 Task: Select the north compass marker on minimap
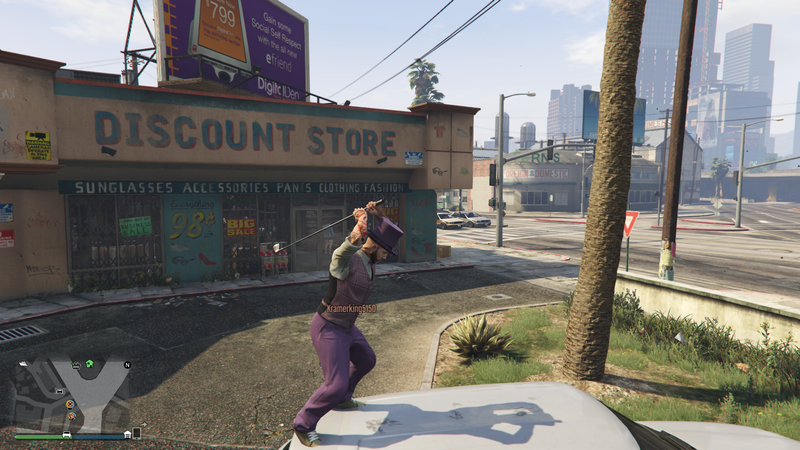point(127,365)
